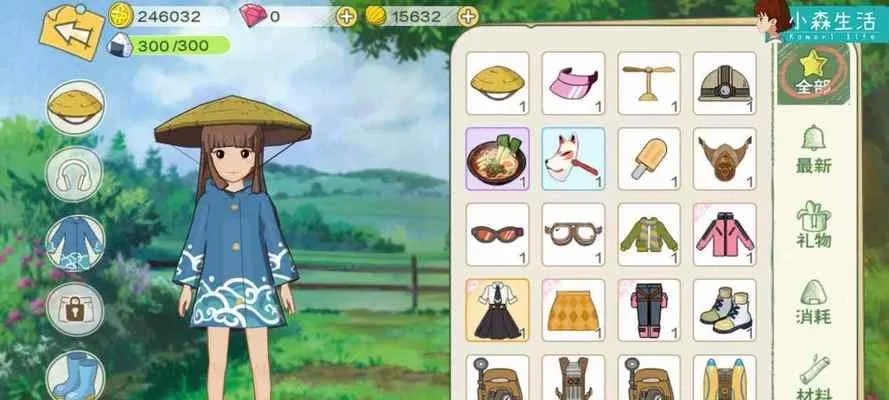Viewport: 889px width, 400px height.
Task: Select the blue rain boots equipment slot
Action: coord(75,375)
